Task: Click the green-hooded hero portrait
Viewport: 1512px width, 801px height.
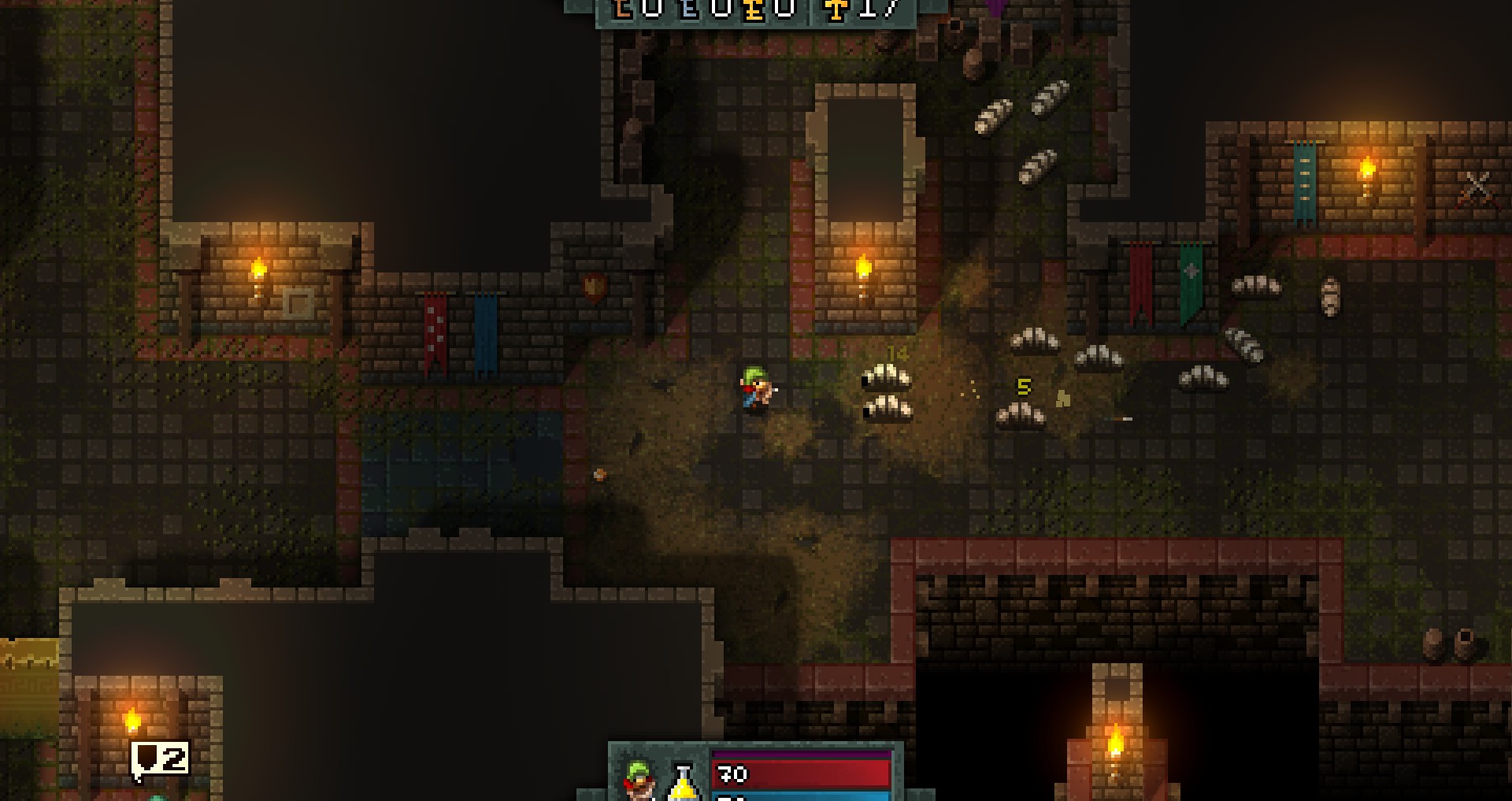Action: [639, 779]
